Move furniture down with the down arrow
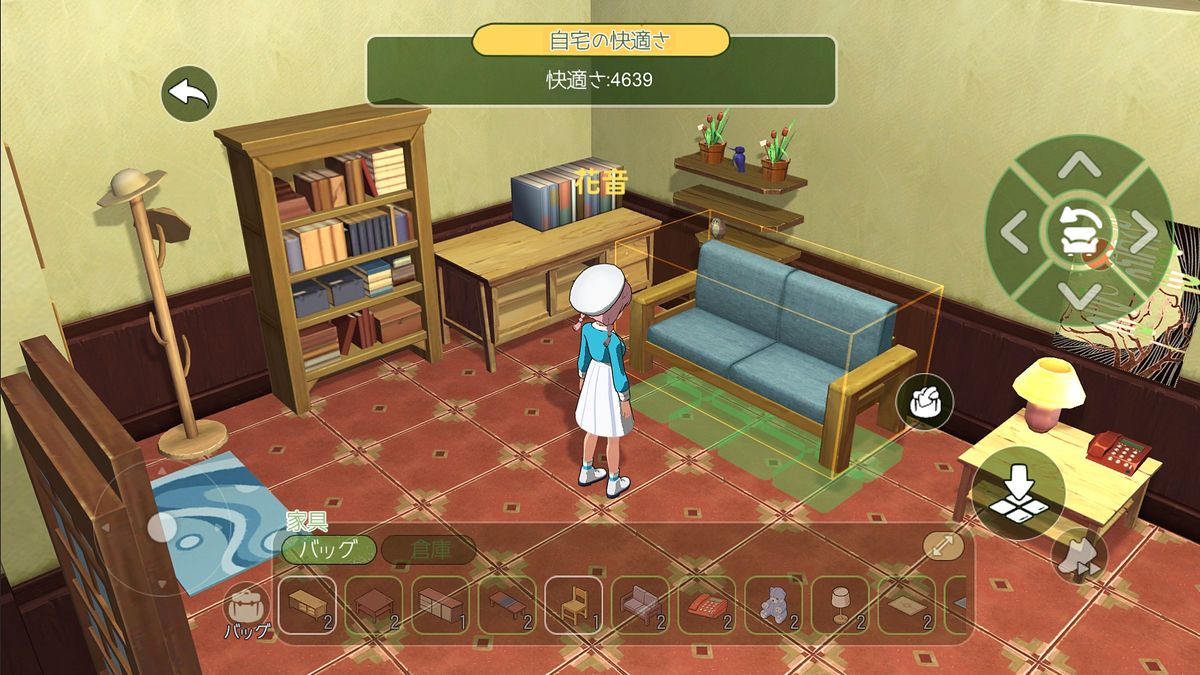The height and width of the screenshot is (675, 1200). pyautogui.click(x=1078, y=297)
